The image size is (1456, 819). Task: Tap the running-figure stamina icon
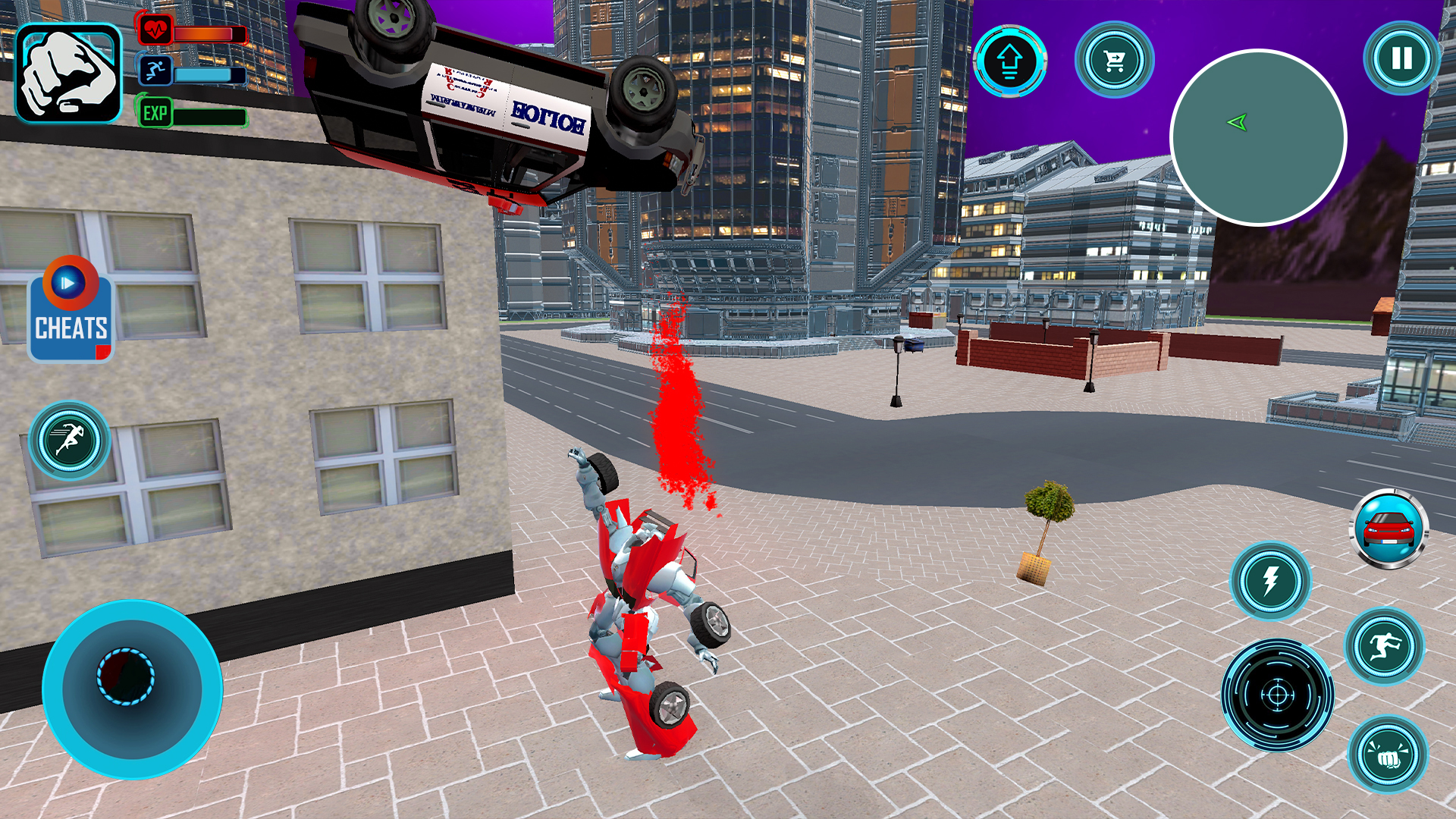(156, 72)
